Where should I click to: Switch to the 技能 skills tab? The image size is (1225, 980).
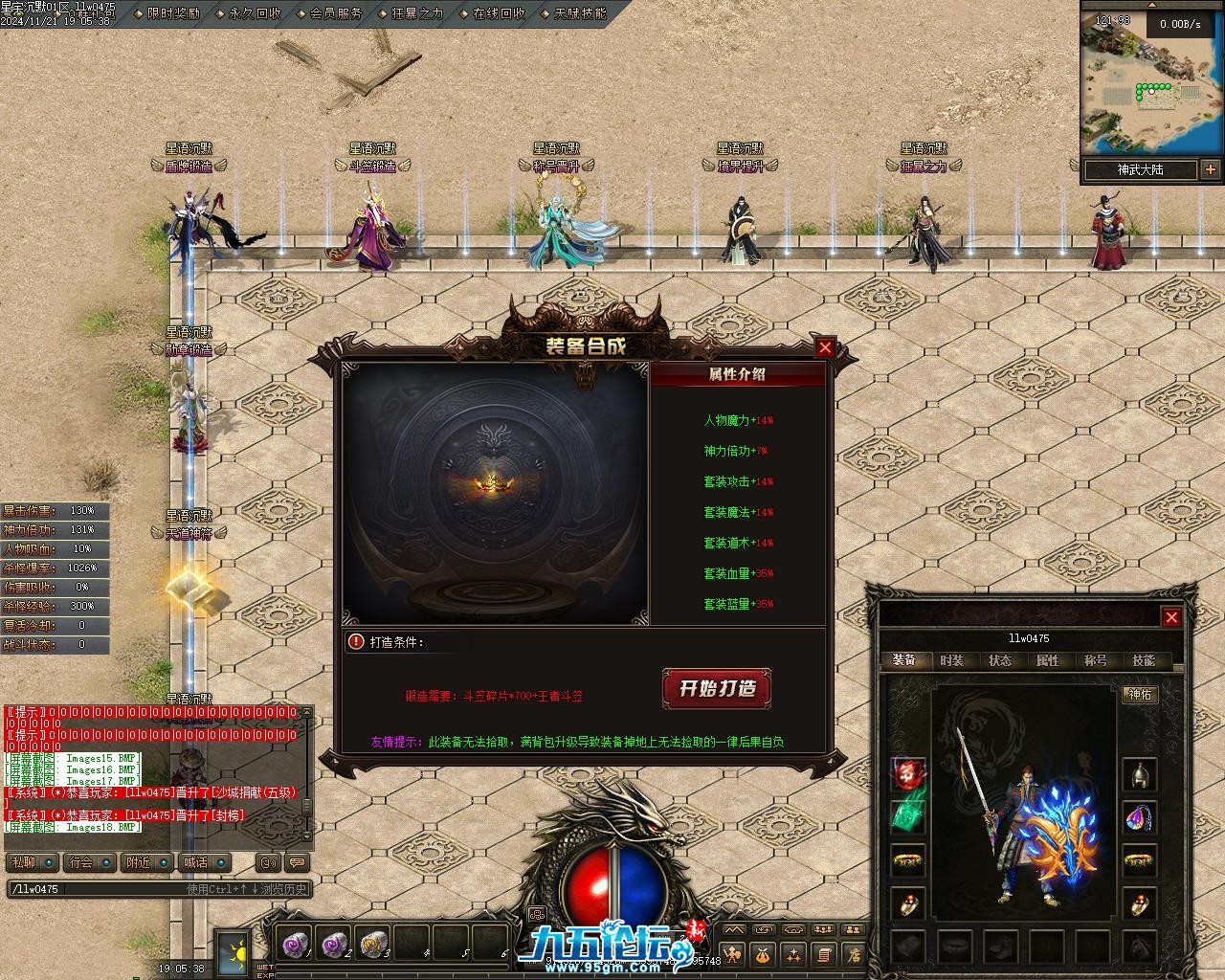pyautogui.click(x=1144, y=660)
